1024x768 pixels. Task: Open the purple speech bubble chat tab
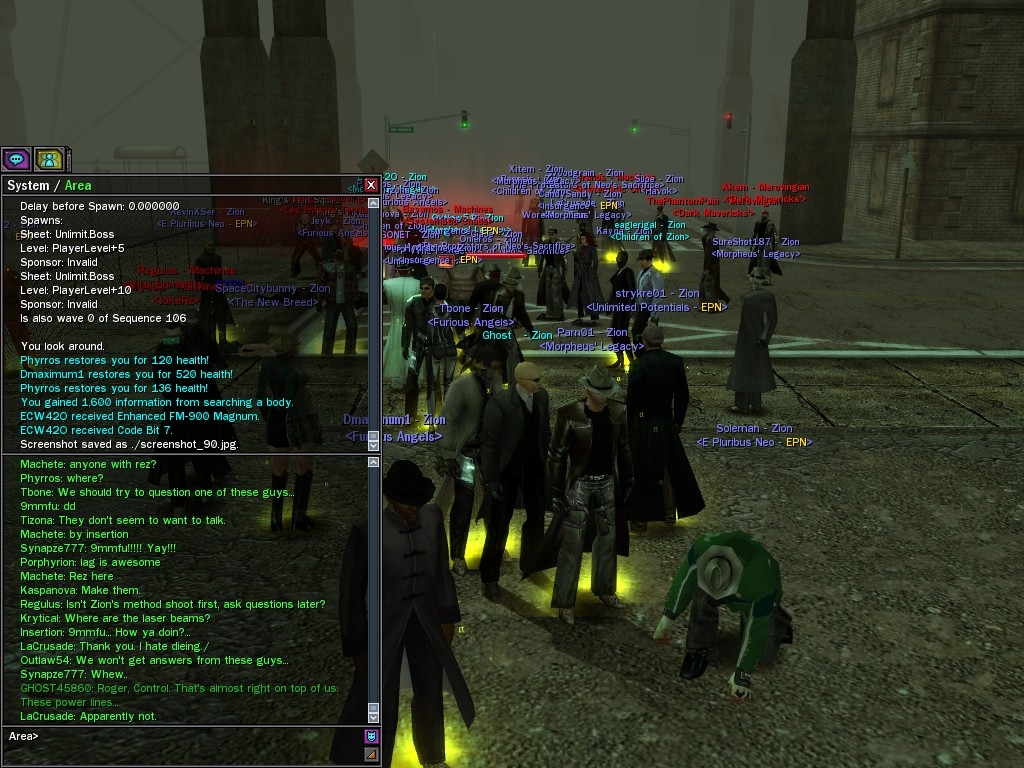(x=16, y=159)
